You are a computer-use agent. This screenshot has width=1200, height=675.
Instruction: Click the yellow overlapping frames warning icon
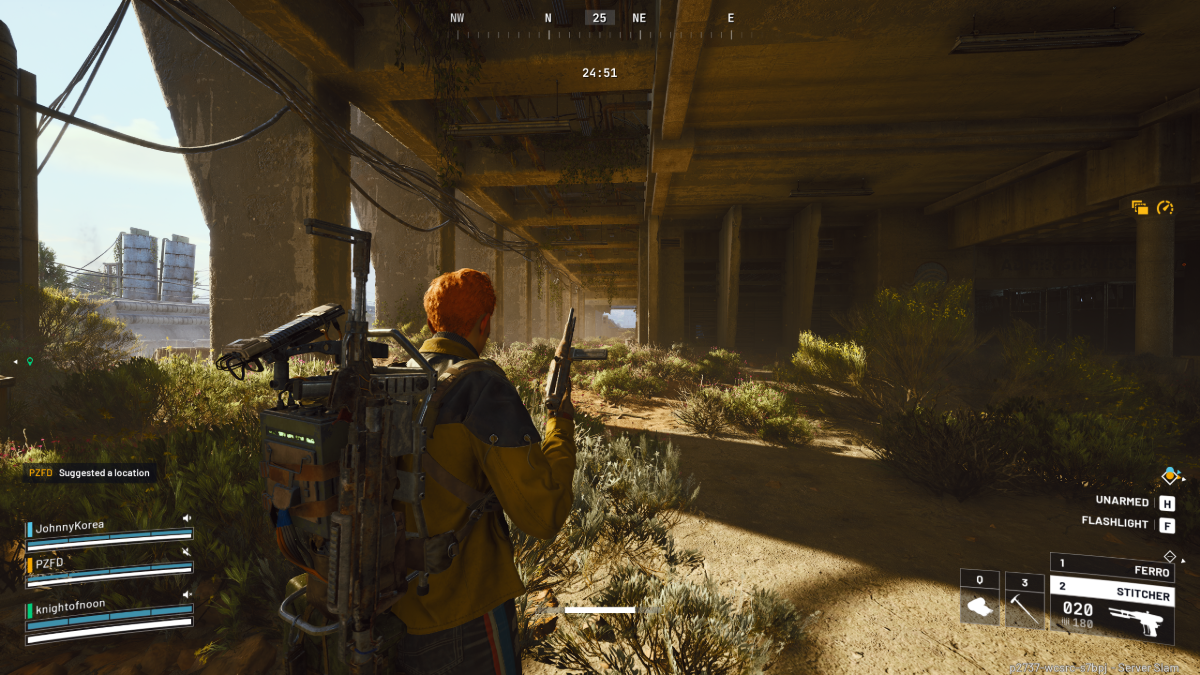click(1140, 208)
